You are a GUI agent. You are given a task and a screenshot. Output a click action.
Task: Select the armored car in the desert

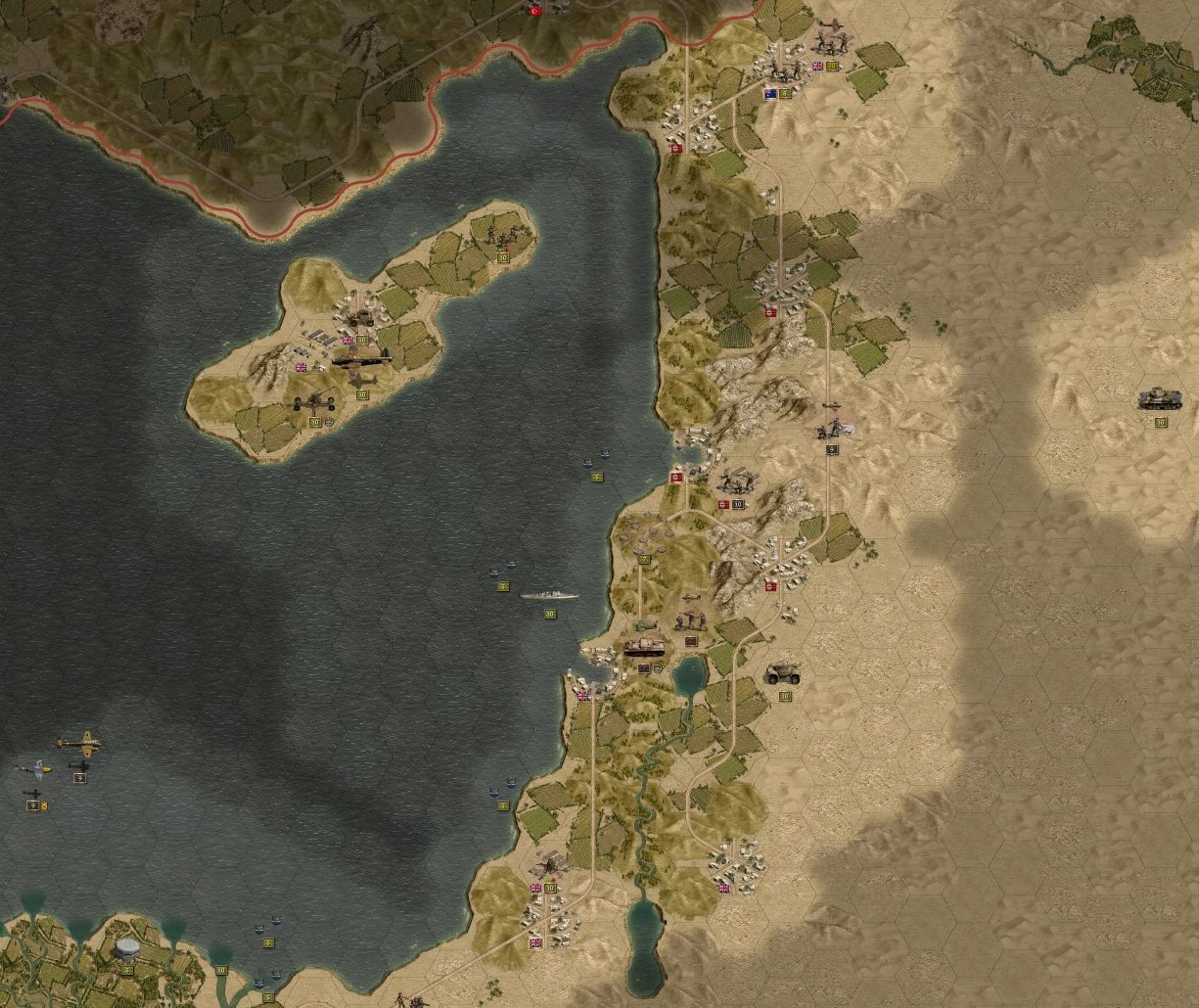[x=783, y=673]
